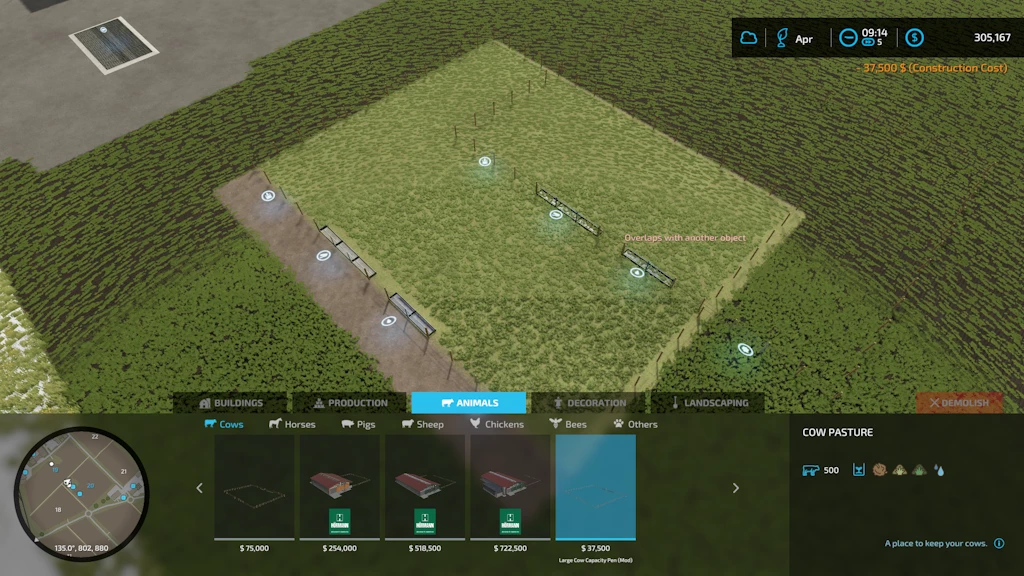The width and height of the screenshot is (1024, 576).
Task: Choose the $518,500 cow barn
Action: click(x=425, y=488)
